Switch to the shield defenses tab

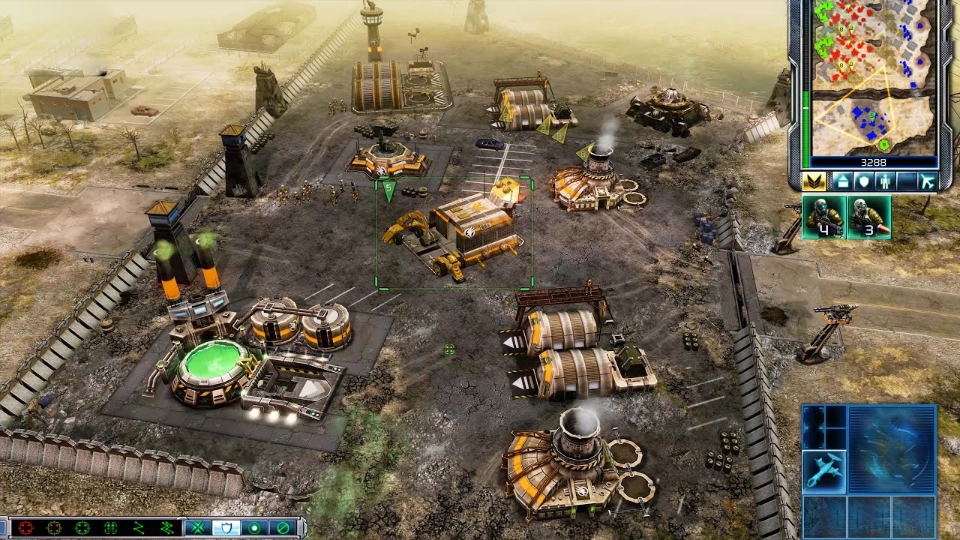[x=862, y=181]
